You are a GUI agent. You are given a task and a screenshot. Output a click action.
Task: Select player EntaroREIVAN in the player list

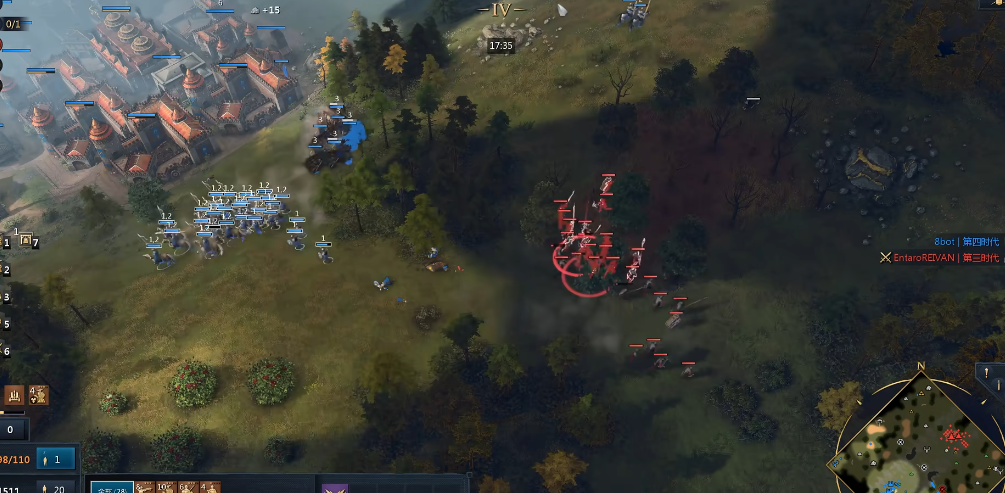pos(944,257)
